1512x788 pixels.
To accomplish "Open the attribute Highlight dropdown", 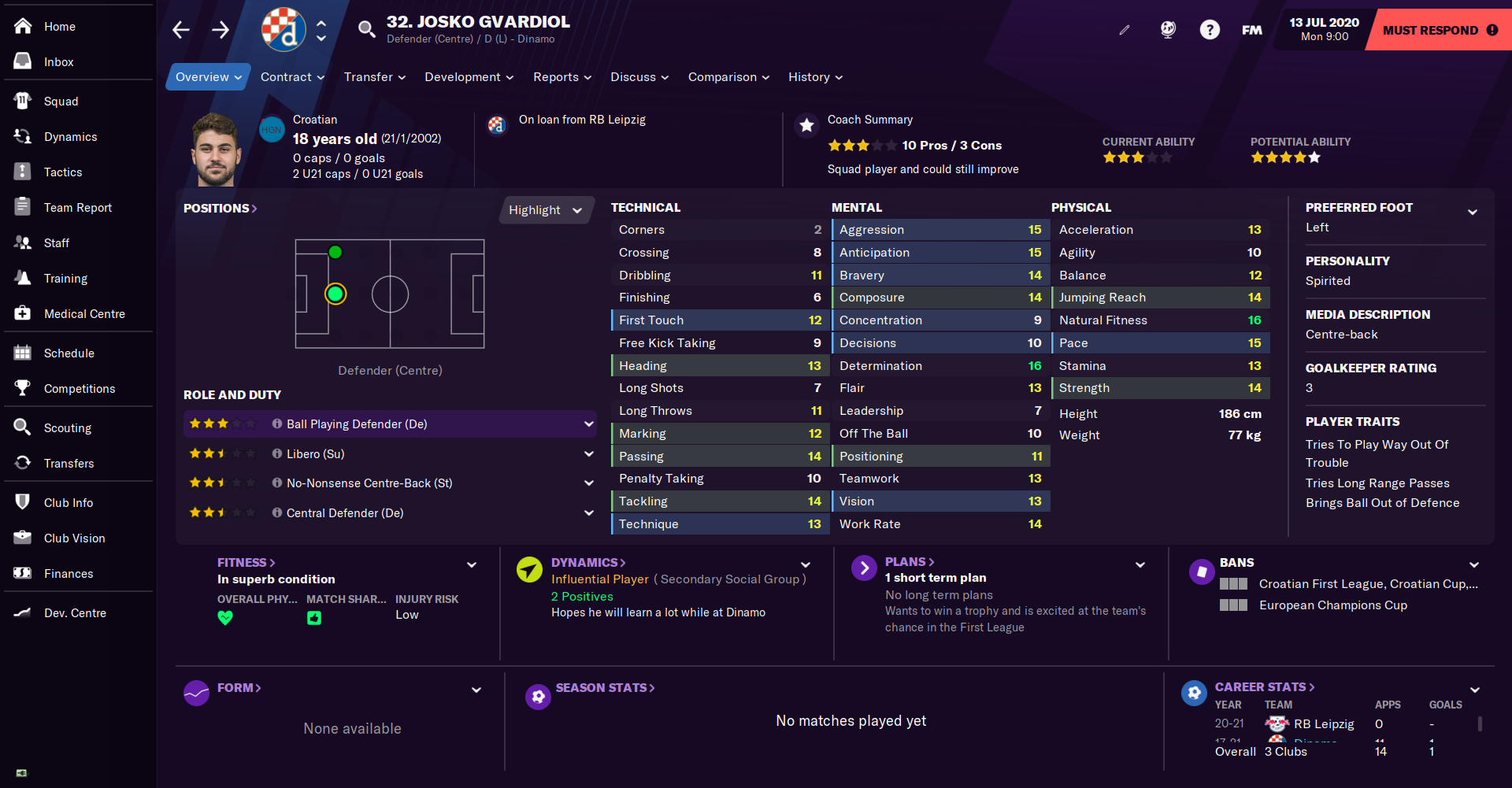I will pyautogui.click(x=545, y=210).
